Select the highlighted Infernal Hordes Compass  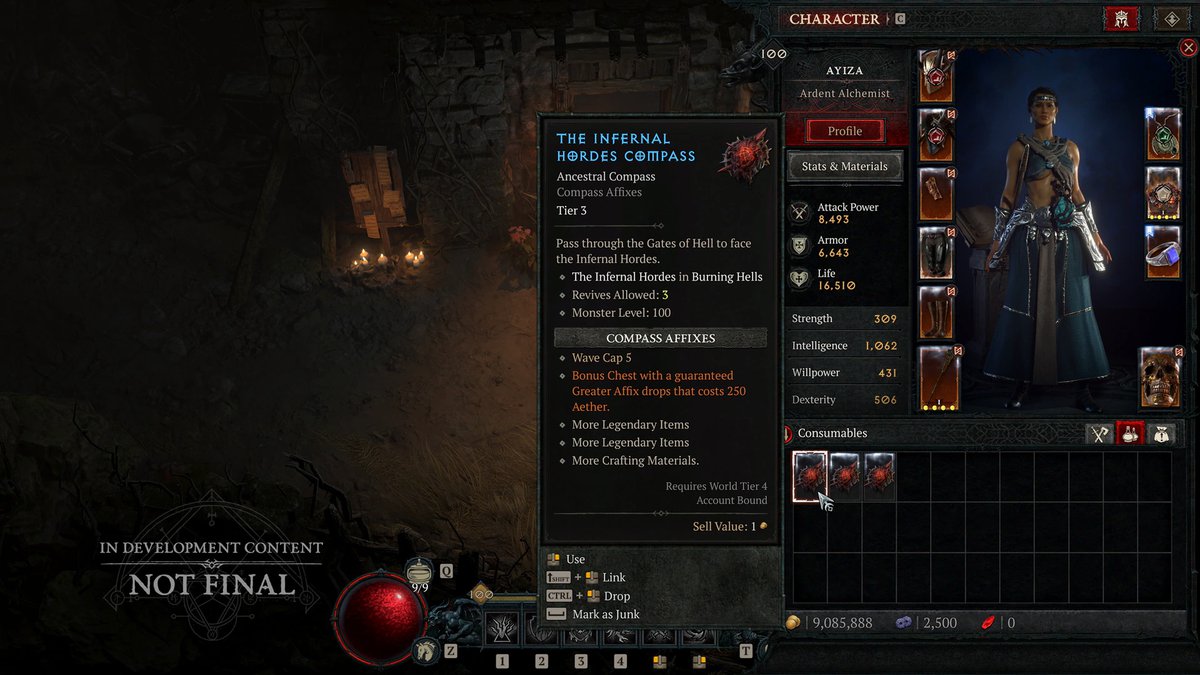(x=810, y=477)
